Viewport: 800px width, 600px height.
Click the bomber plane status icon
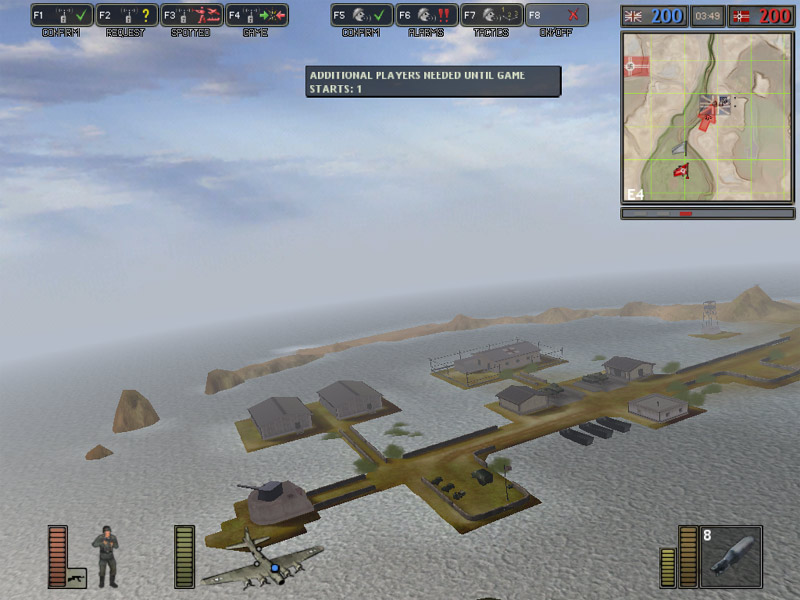[x=262, y=560]
